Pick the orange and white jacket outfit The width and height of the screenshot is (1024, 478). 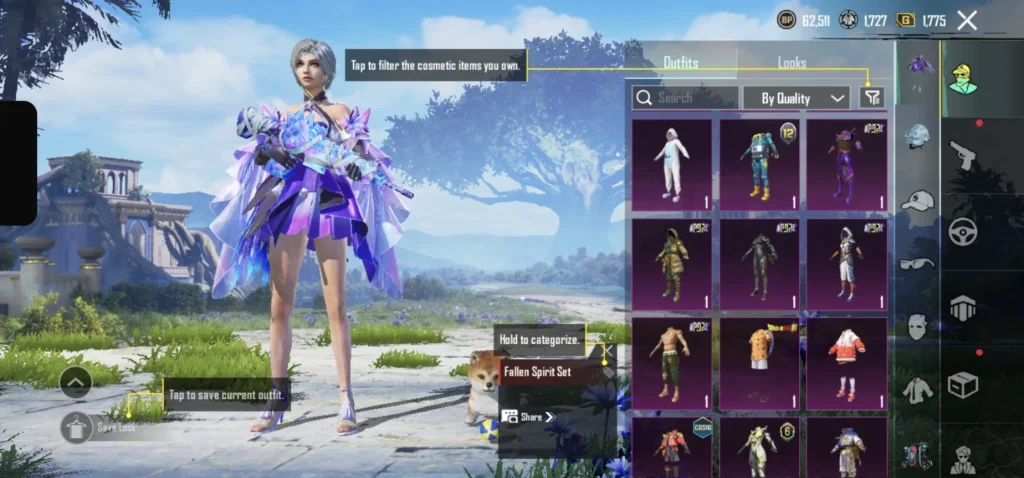pos(846,363)
